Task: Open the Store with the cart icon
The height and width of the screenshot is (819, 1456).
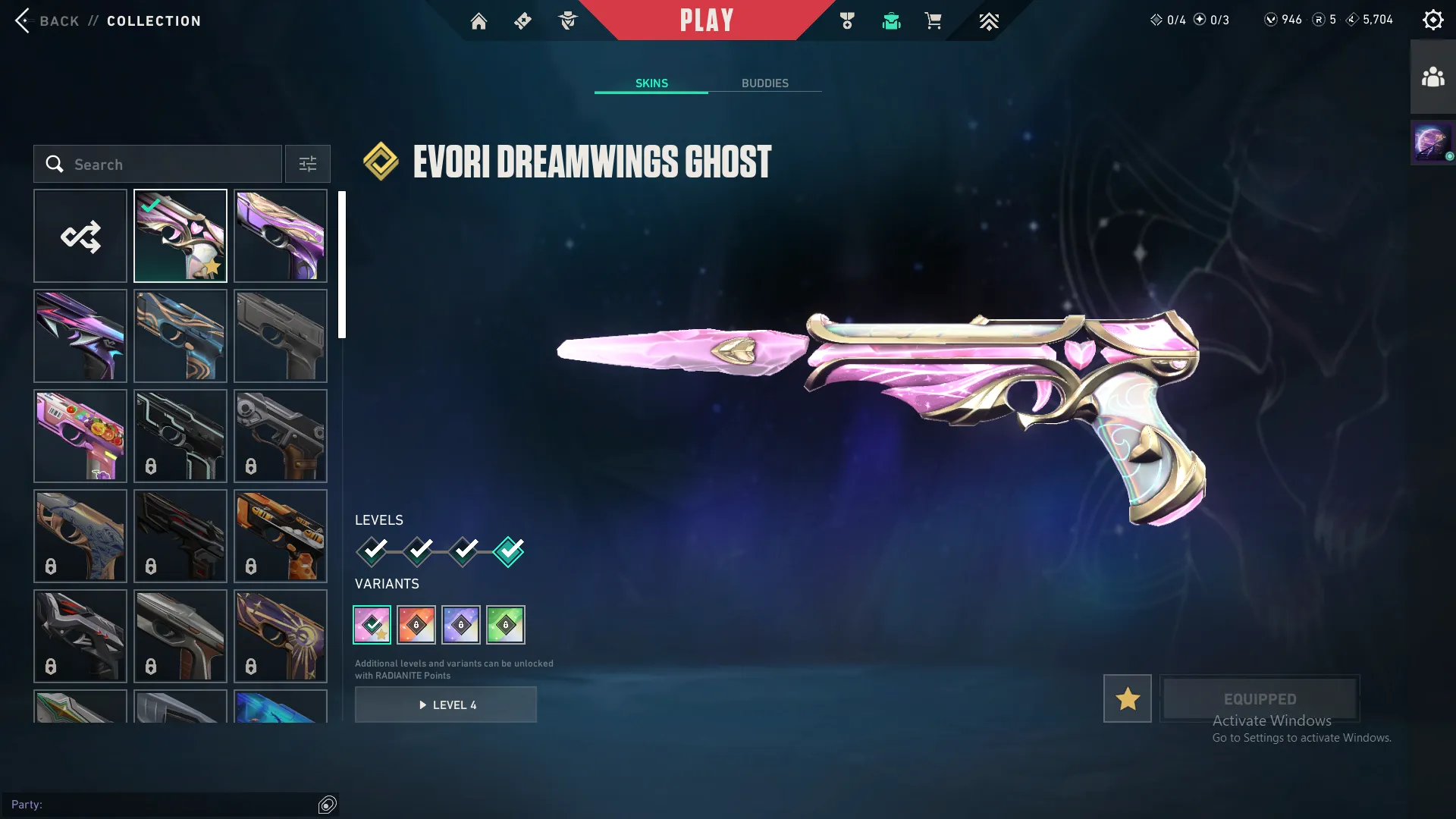Action: 934,20
